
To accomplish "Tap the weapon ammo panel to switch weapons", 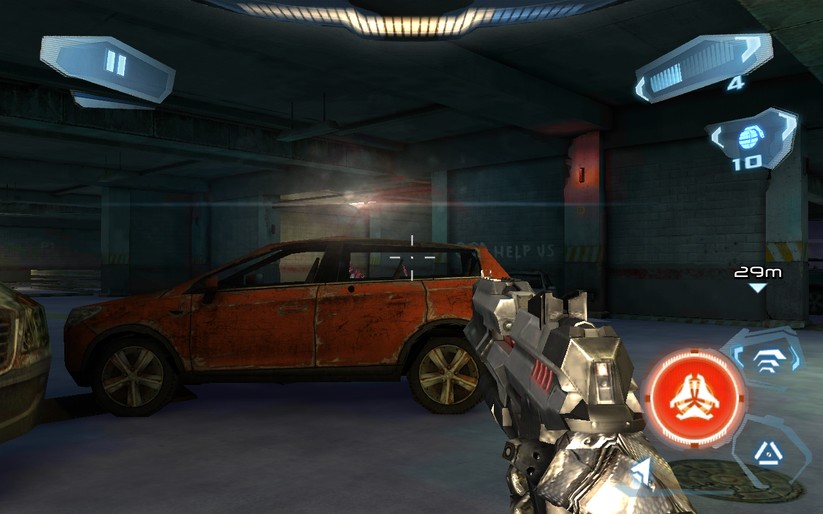I will [703, 67].
